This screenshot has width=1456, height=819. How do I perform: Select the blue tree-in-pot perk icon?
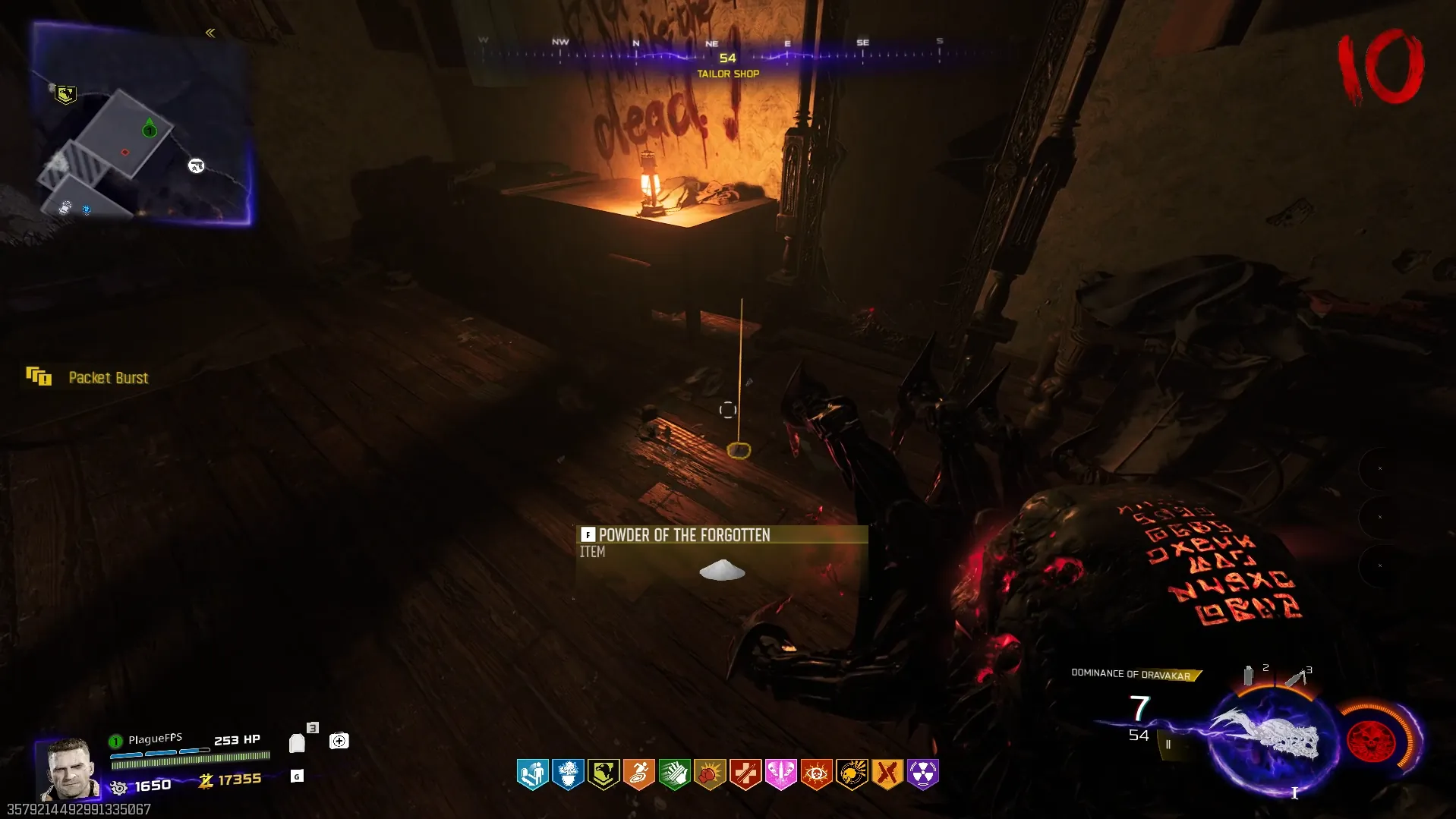tap(568, 774)
